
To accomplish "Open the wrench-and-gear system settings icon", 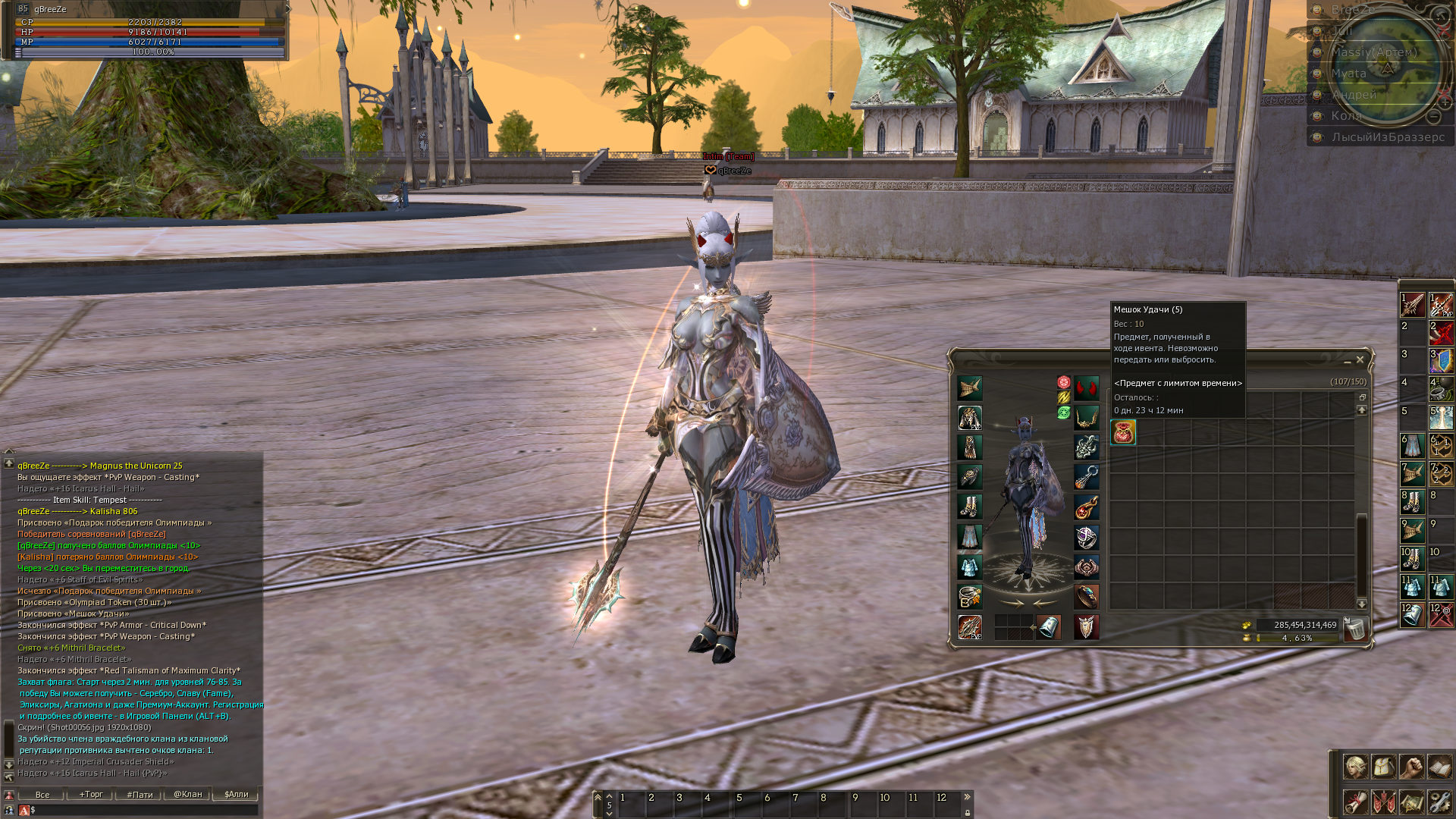I will coord(1439,801).
